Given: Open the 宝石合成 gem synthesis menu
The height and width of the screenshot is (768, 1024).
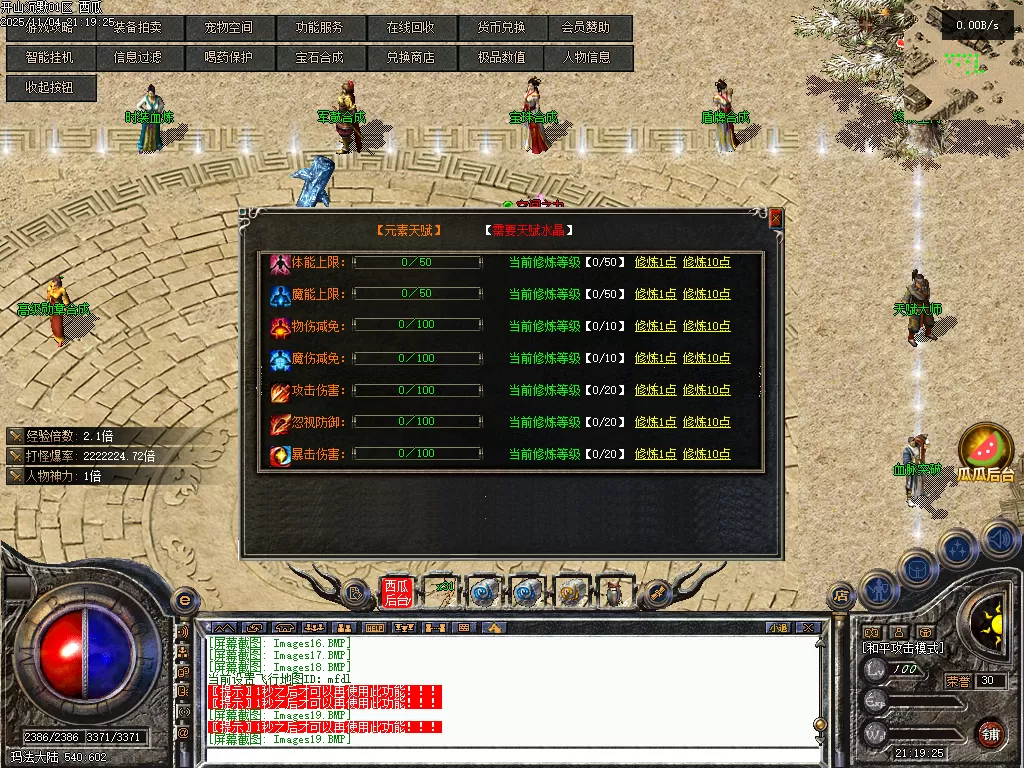Looking at the screenshot, I should pyautogui.click(x=319, y=58).
